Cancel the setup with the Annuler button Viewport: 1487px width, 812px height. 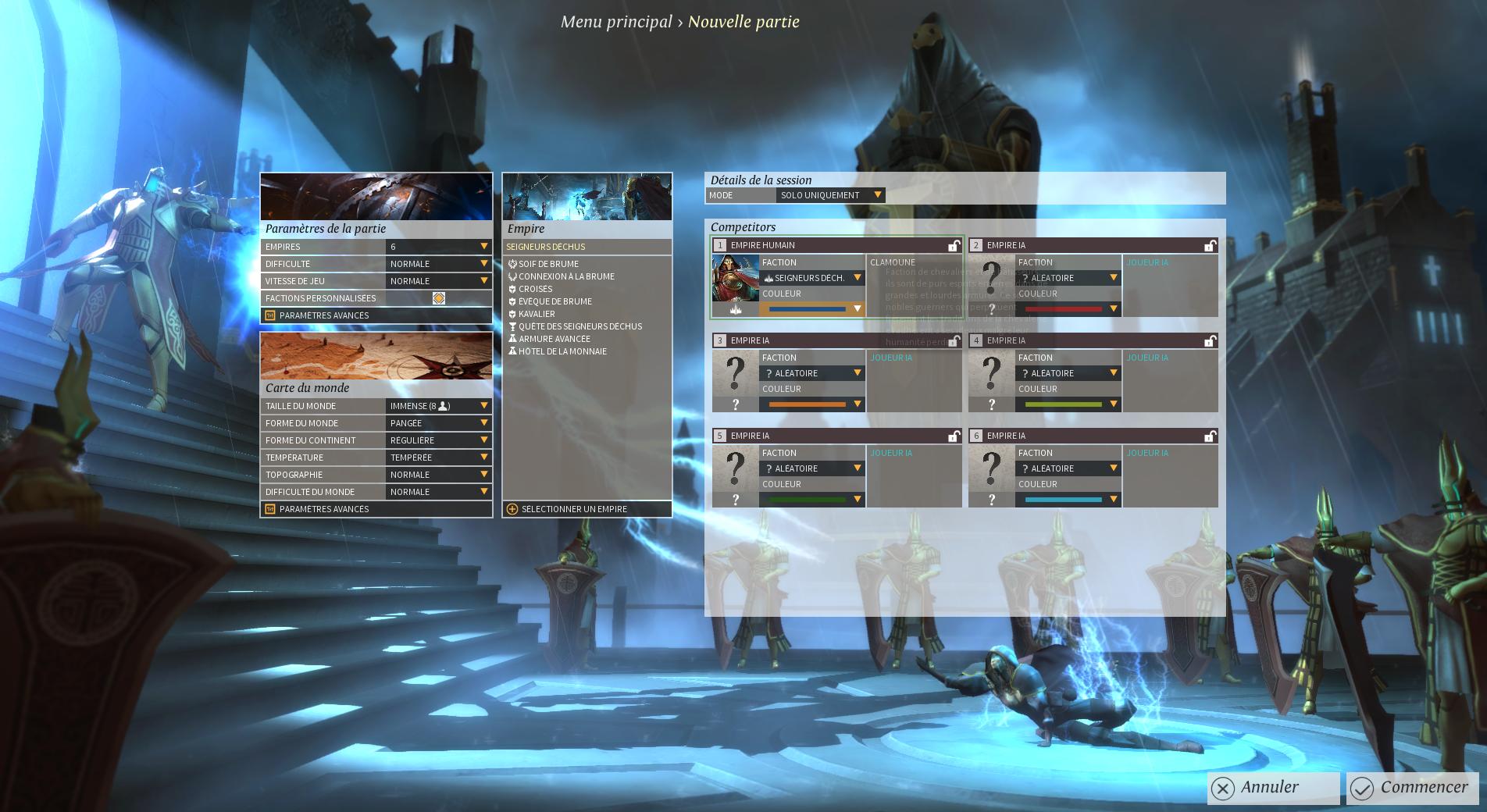(x=1271, y=787)
